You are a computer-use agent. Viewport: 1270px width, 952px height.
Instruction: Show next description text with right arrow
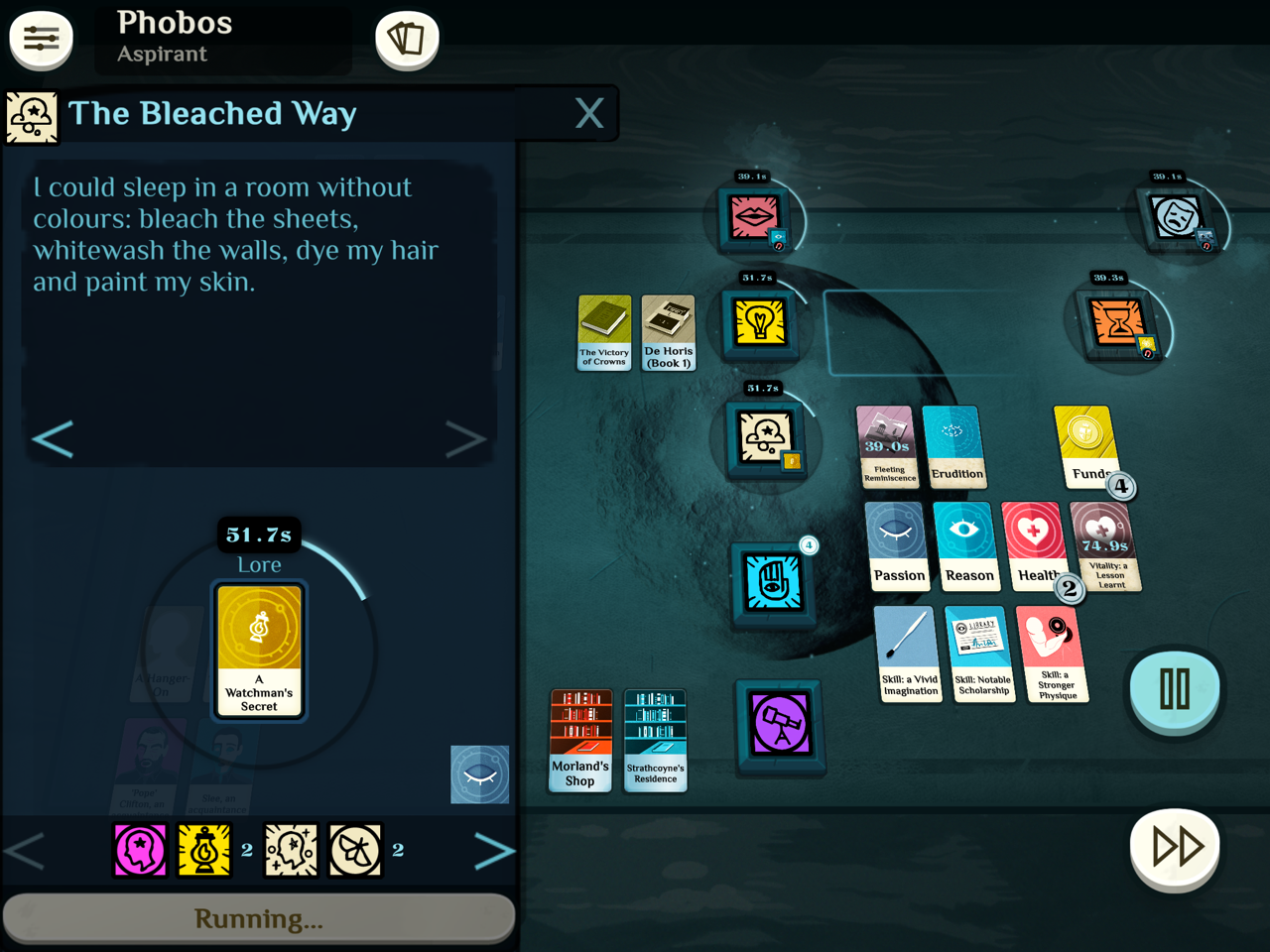(x=464, y=439)
